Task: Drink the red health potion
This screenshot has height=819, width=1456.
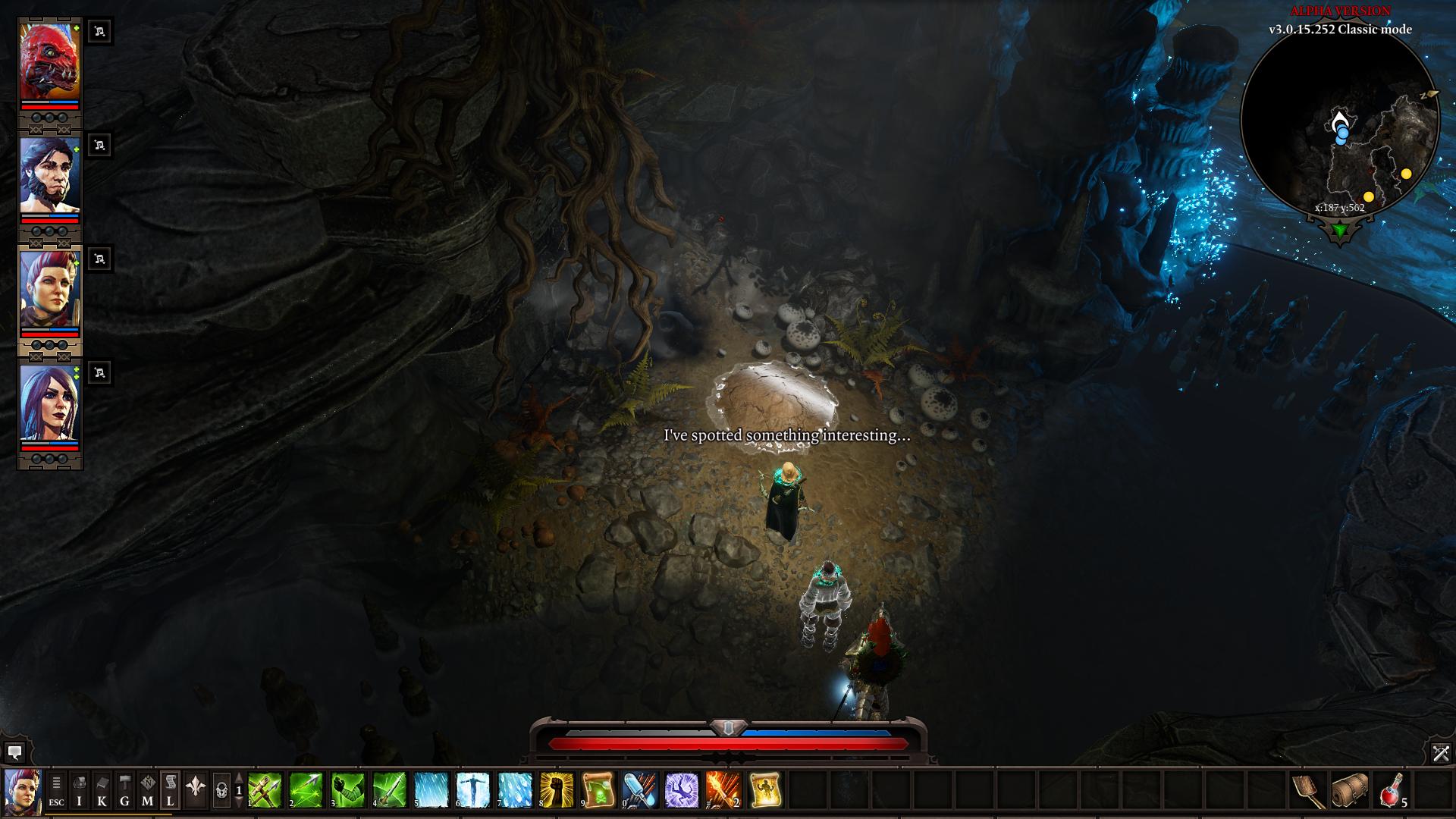Action: tap(1392, 789)
